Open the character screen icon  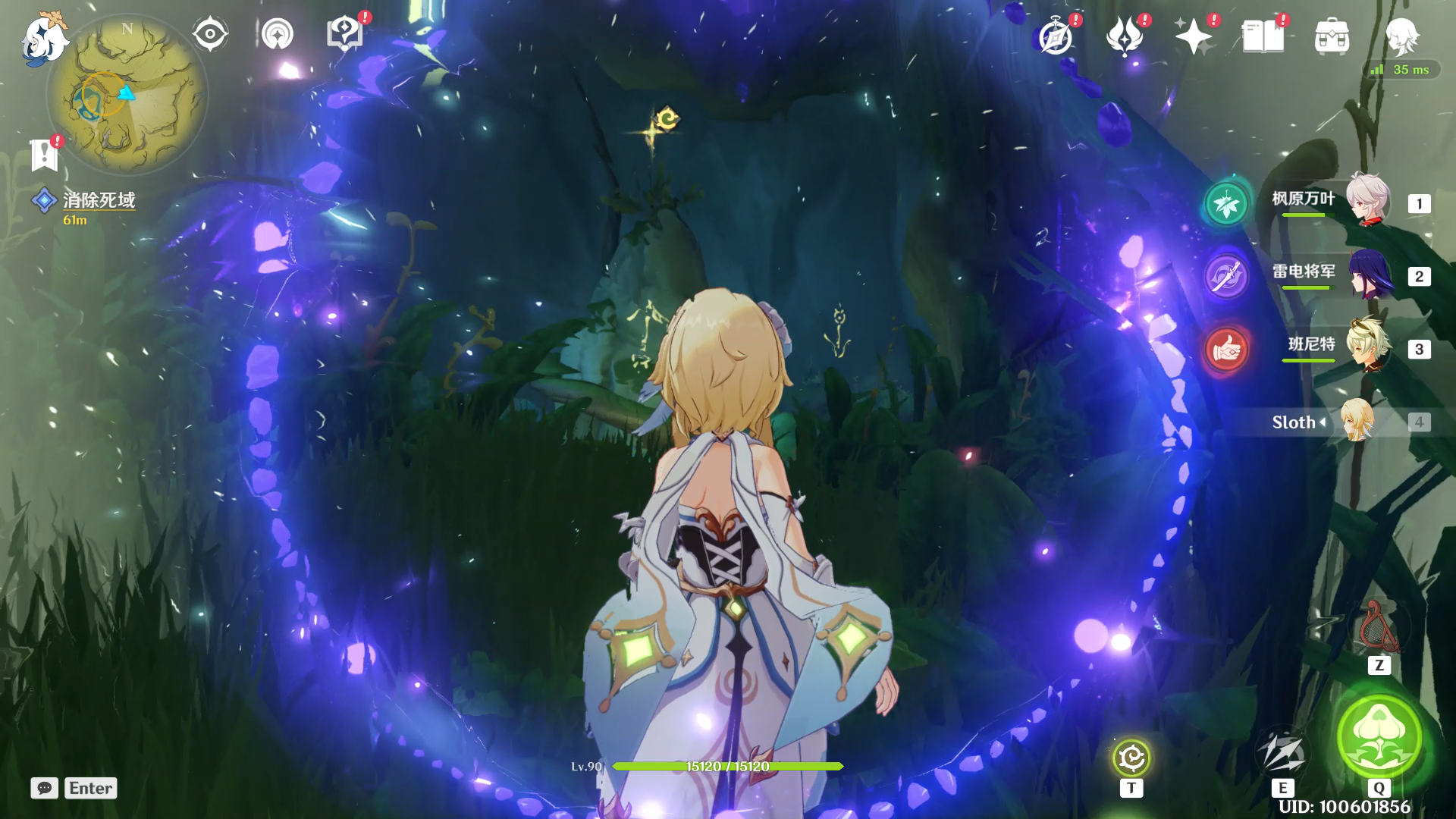point(1401,36)
